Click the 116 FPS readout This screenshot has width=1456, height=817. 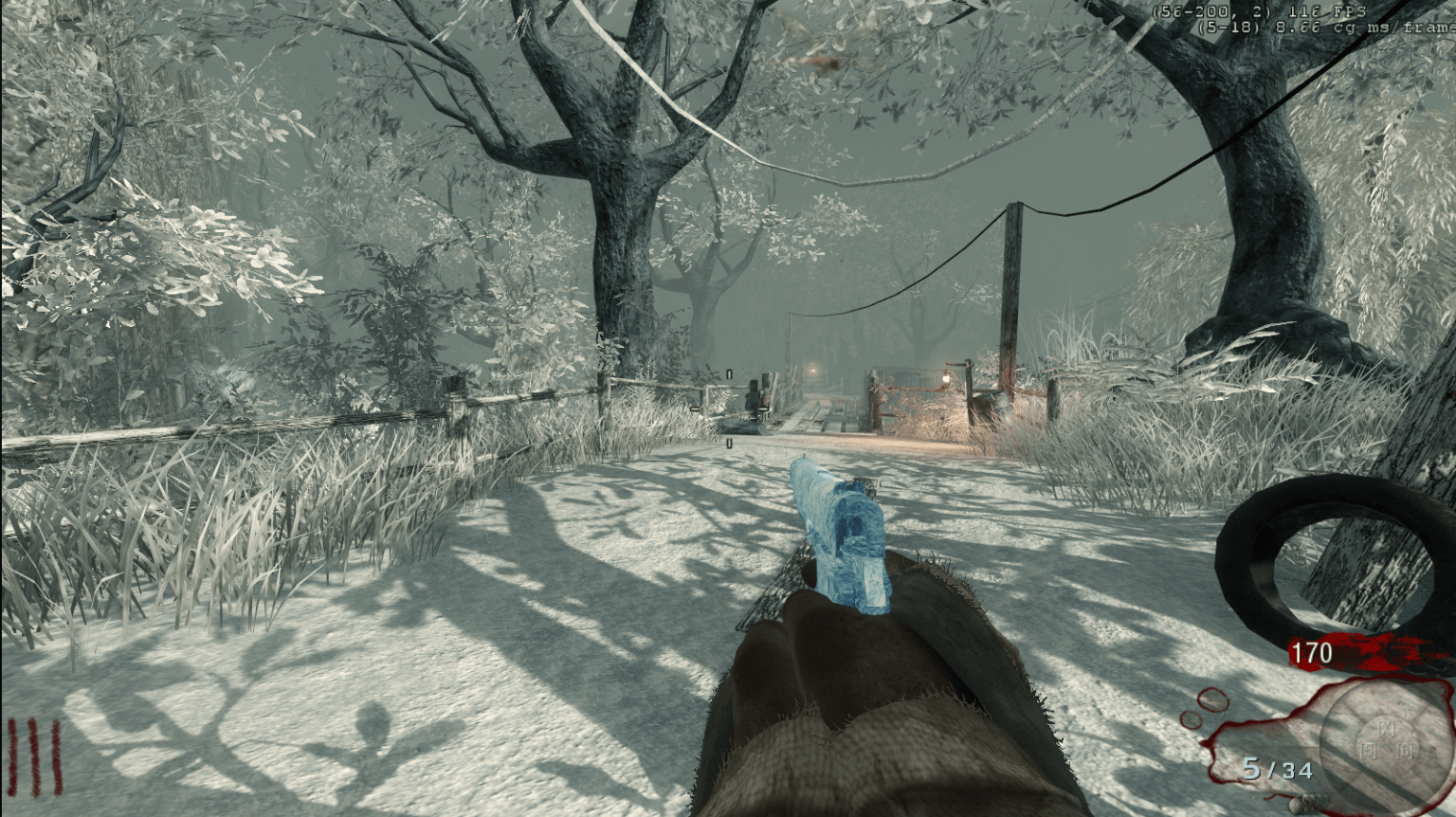point(1327,12)
